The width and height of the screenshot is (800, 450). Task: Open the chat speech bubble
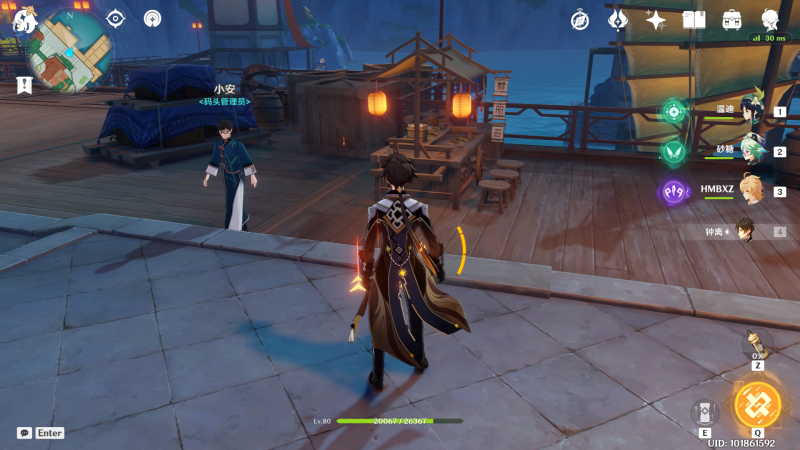(x=24, y=433)
